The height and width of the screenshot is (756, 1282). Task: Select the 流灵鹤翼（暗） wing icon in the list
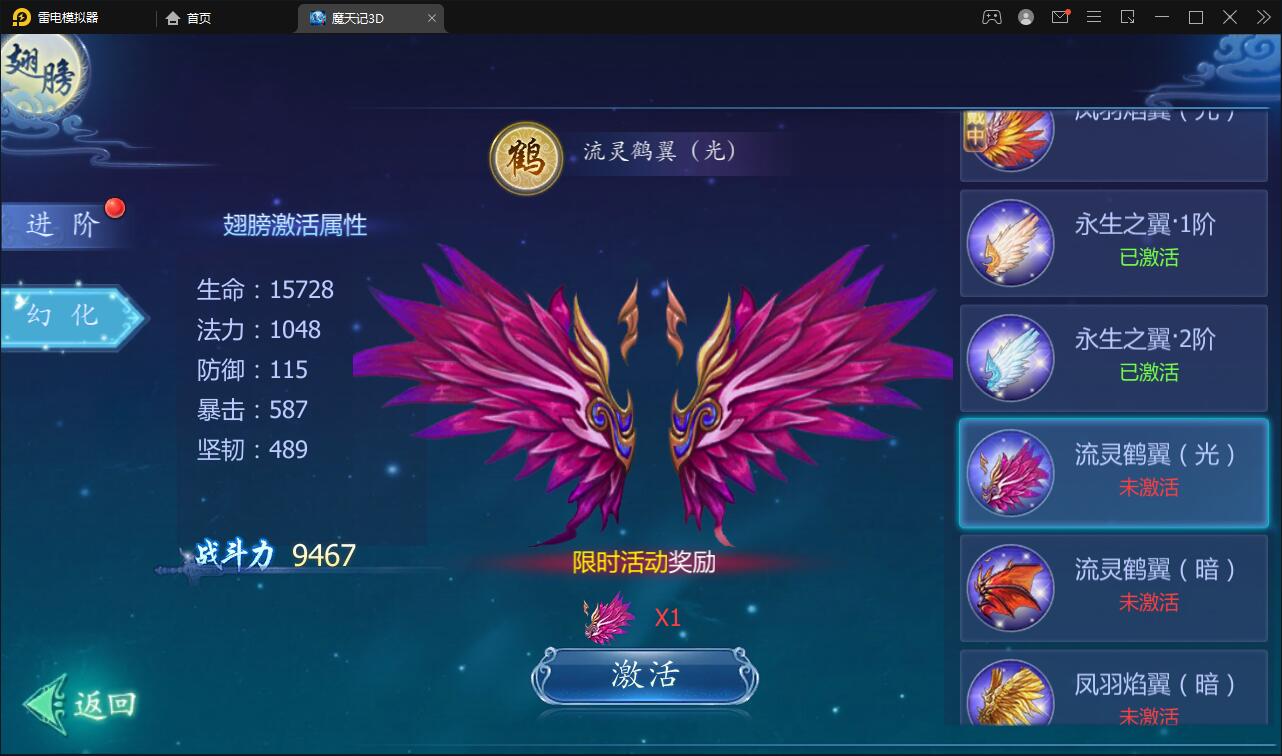click(x=1009, y=588)
